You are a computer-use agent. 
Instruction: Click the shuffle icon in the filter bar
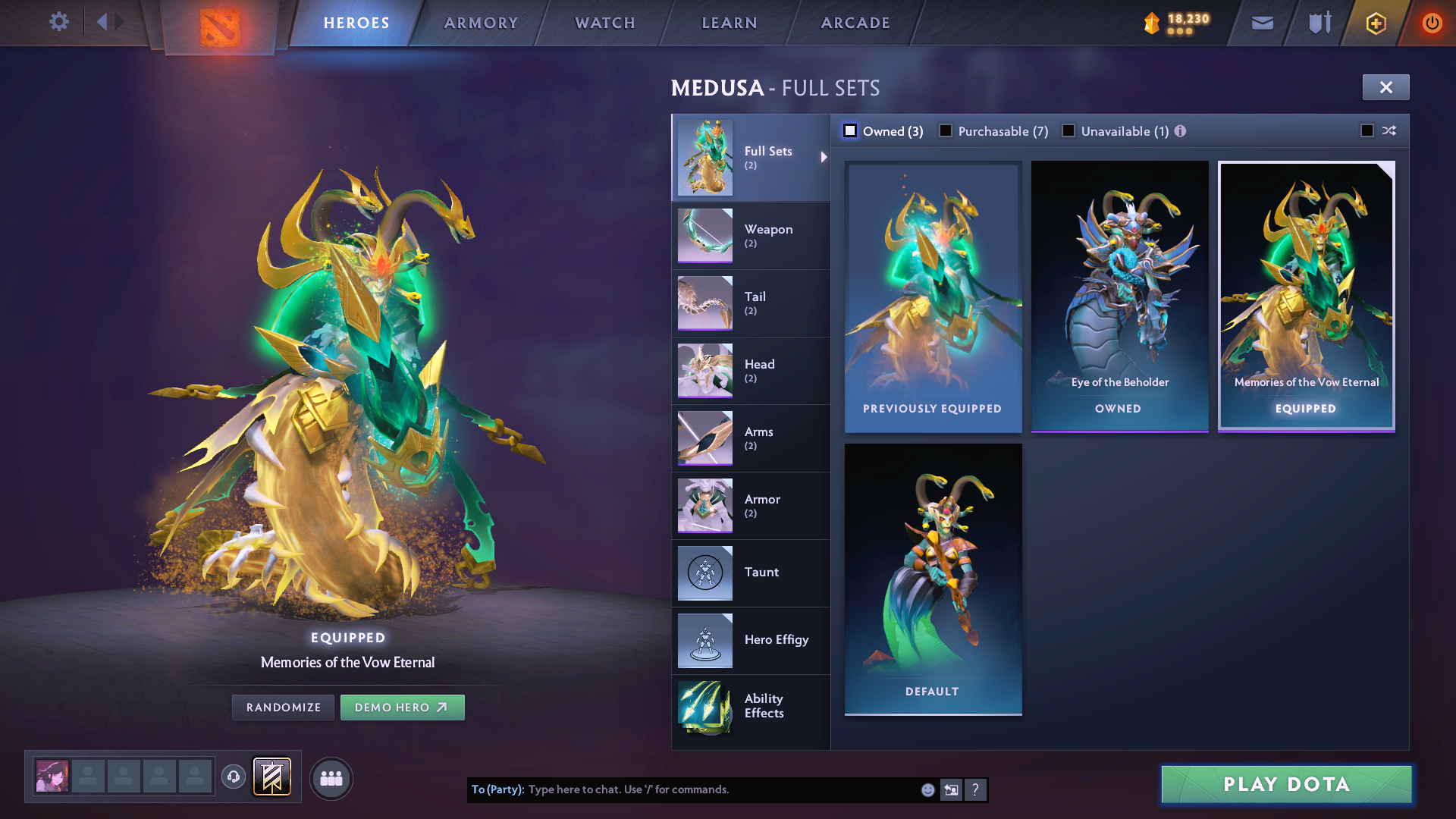coord(1389,130)
